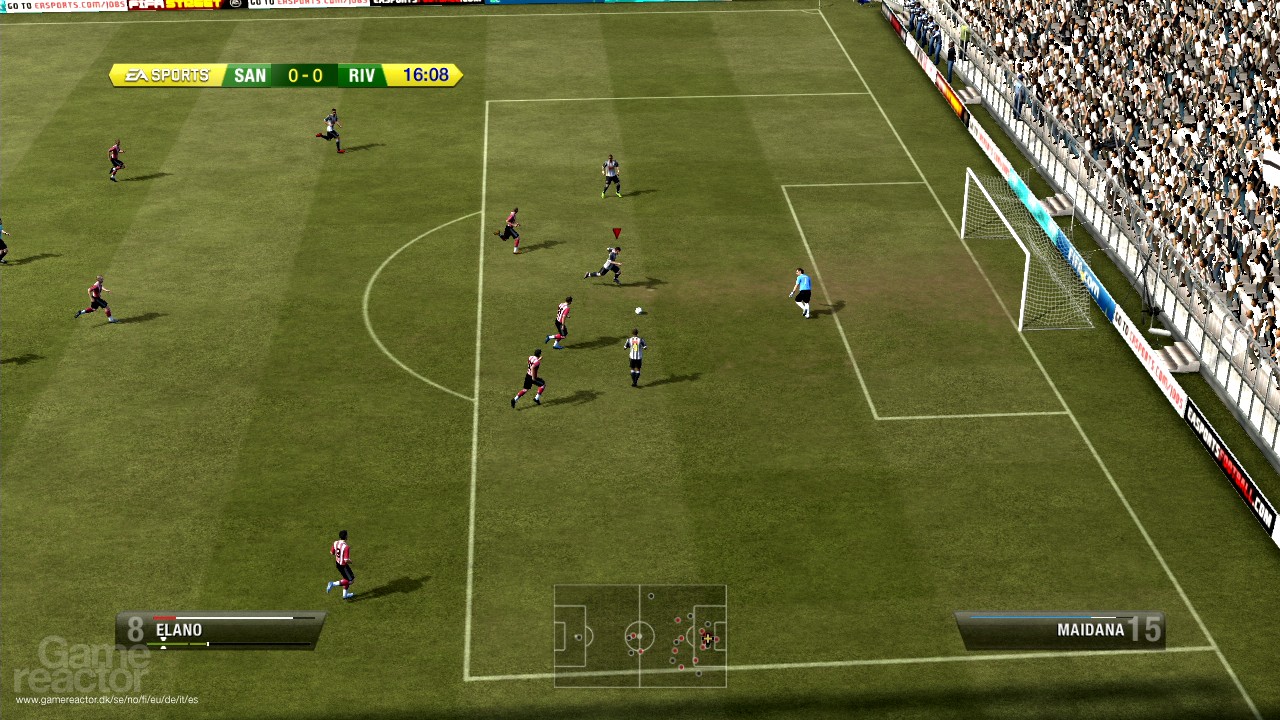The image size is (1280, 720).
Task: Click the RIV team label on scoreboard
Action: [x=360, y=76]
